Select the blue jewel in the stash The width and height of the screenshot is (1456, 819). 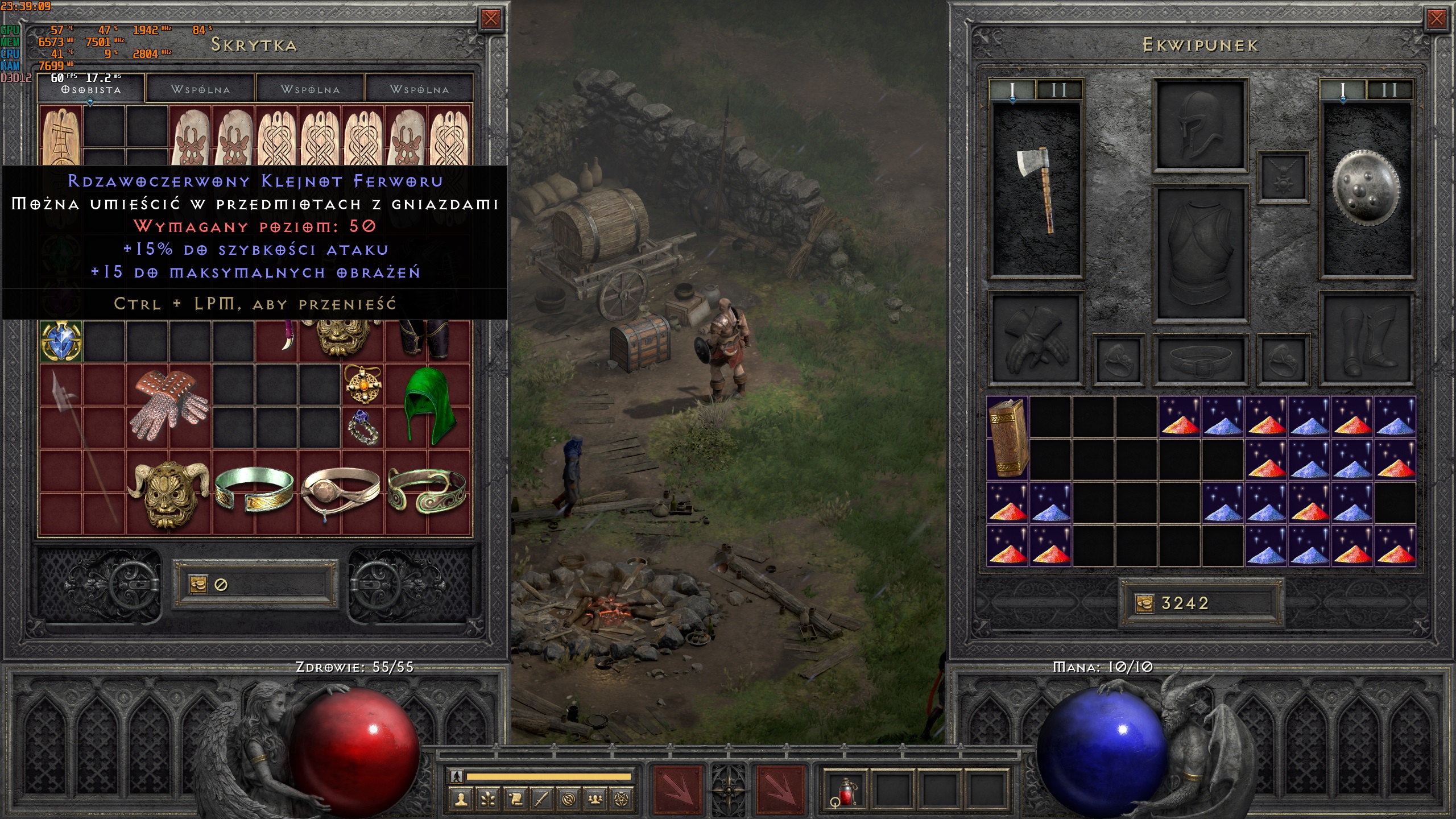(x=61, y=341)
